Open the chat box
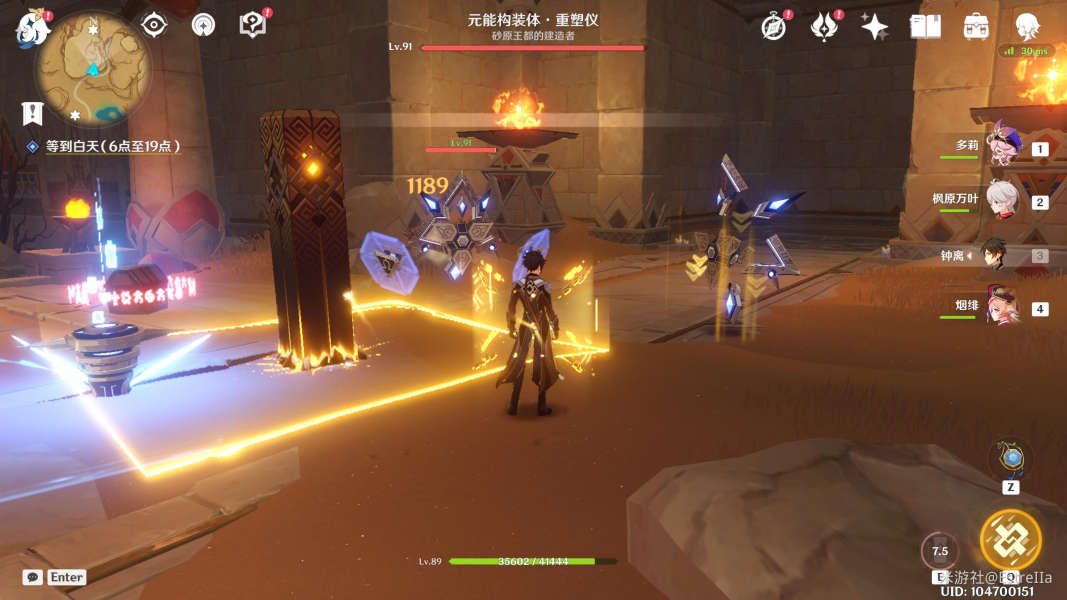Screen dimensions: 1067x600 33,577
